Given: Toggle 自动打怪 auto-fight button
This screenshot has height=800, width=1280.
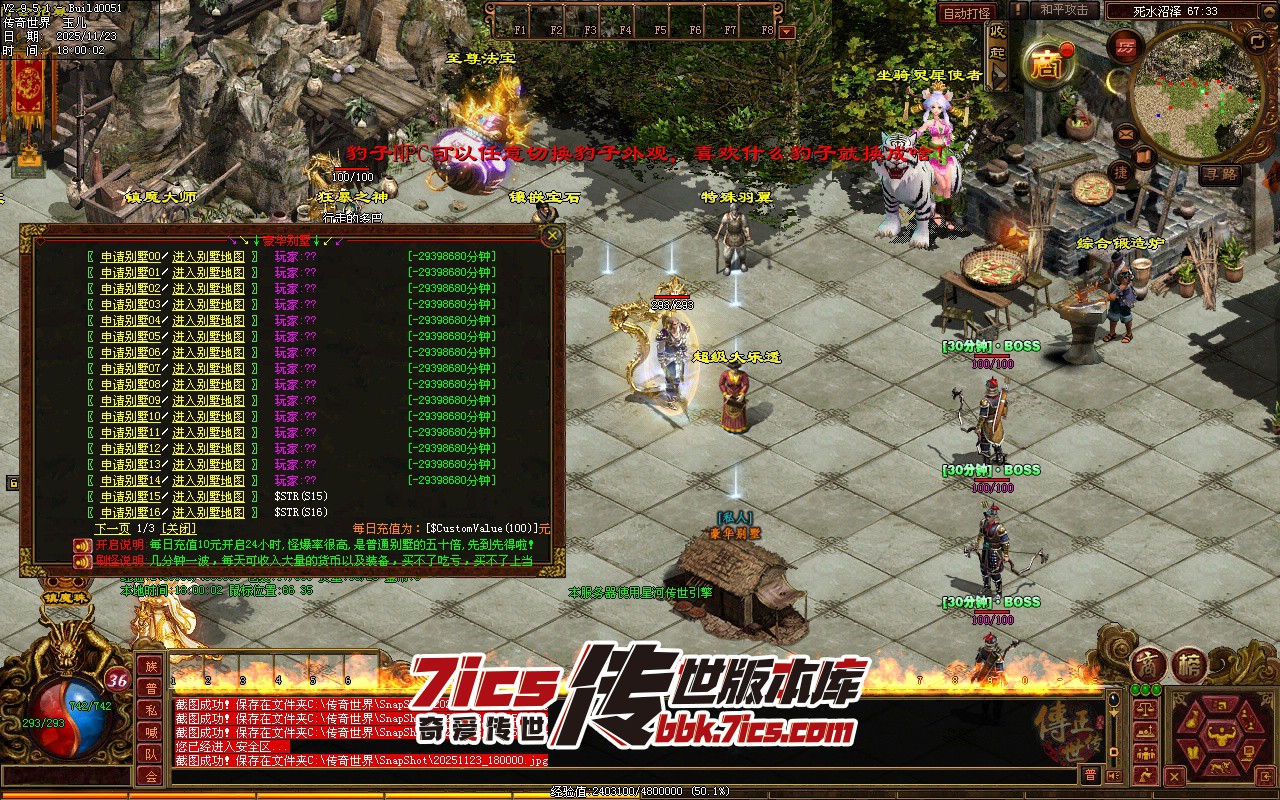Looking at the screenshot, I should pos(966,13).
